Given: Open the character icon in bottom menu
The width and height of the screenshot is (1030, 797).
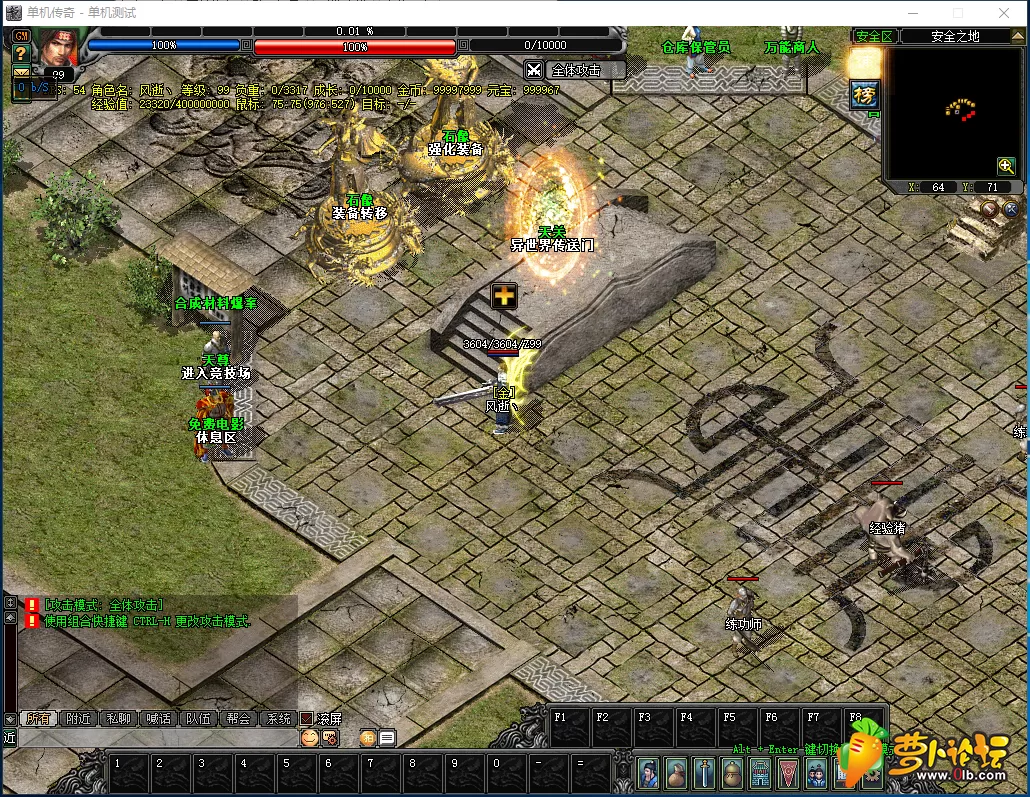Looking at the screenshot, I should (x=648, y=772).
